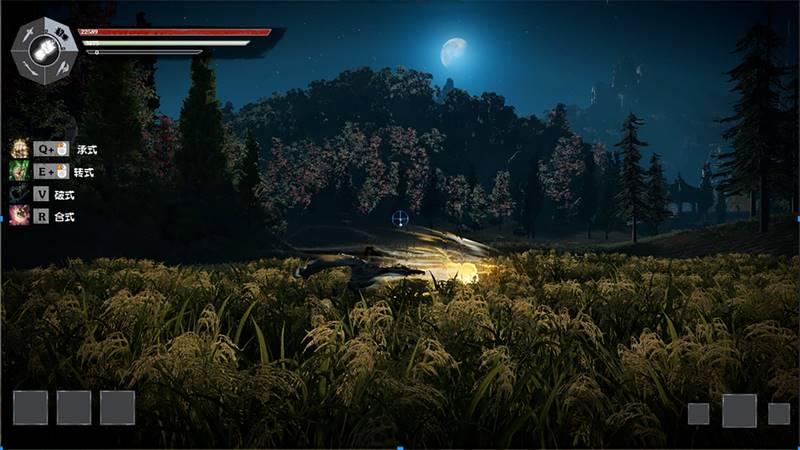Activate the 承式 skill icon
This screenshot has height=450, width=800.
(19, 149)
